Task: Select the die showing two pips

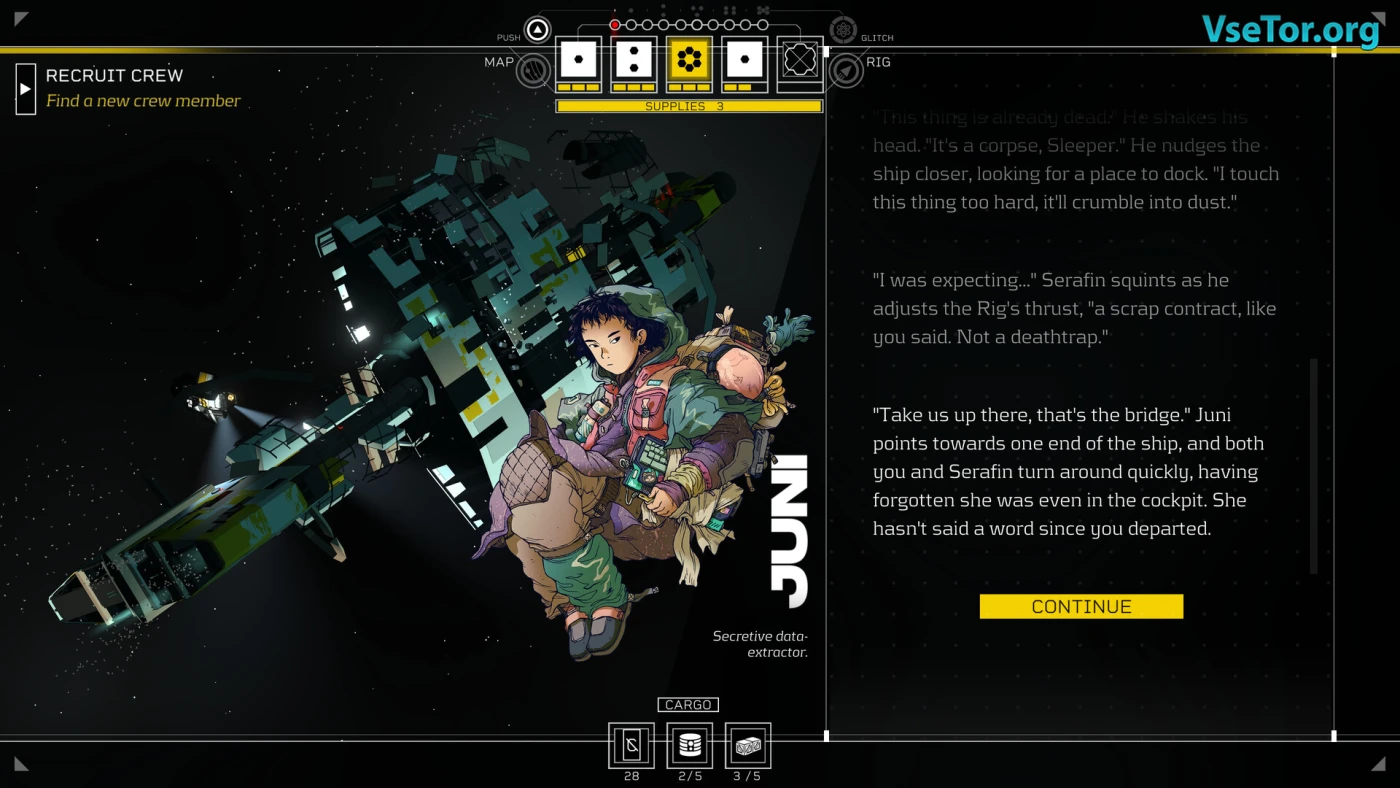Action: (633, 60)
